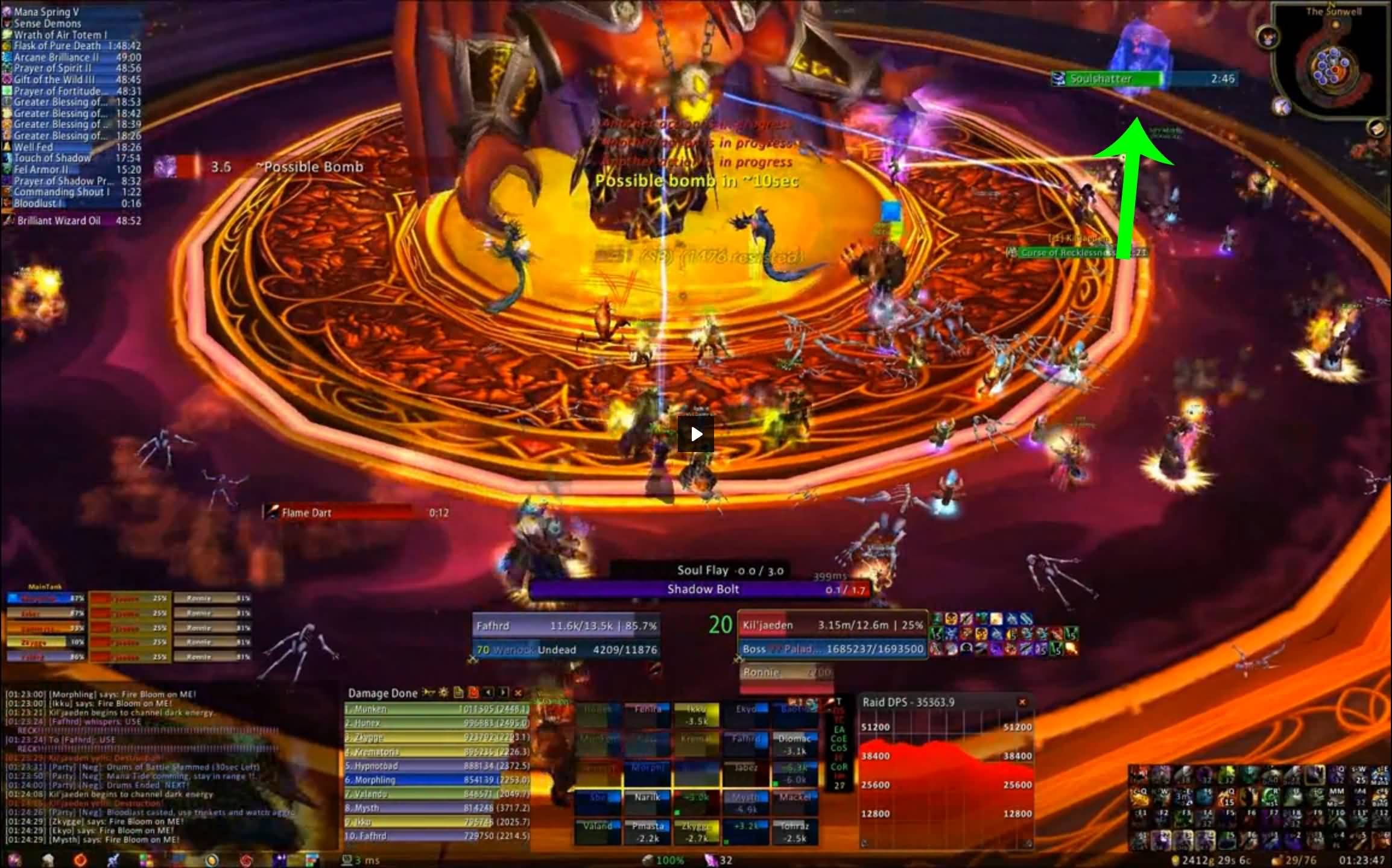Close the Damage Done meter window
The image size is (1392, 868).
click(x=517, y=693)
